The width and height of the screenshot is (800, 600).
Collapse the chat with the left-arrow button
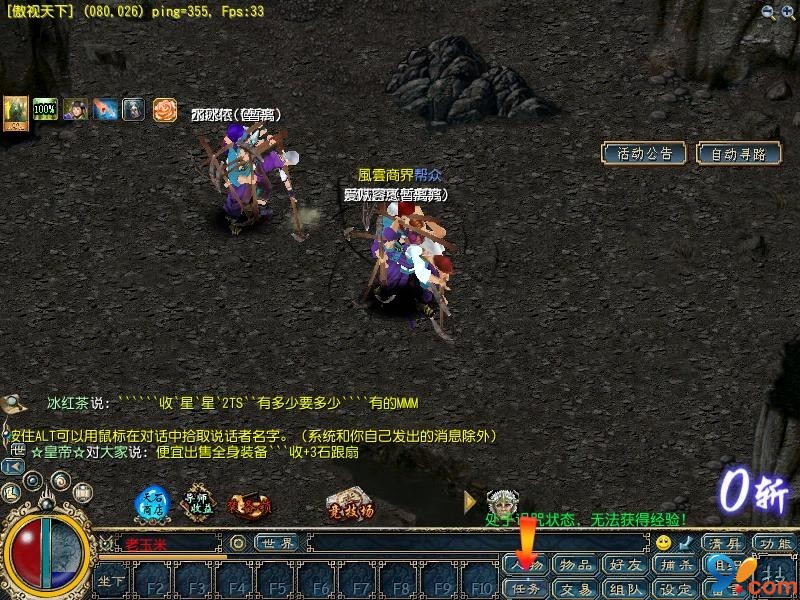click(x=13, y=466)
